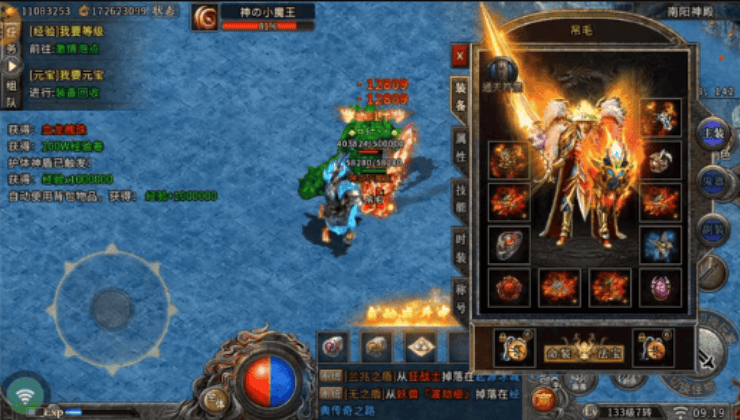The height and width of the screenshot is (420, 740).
Task: Switch to the 技能 skills tab
Action: pos(460,199)
